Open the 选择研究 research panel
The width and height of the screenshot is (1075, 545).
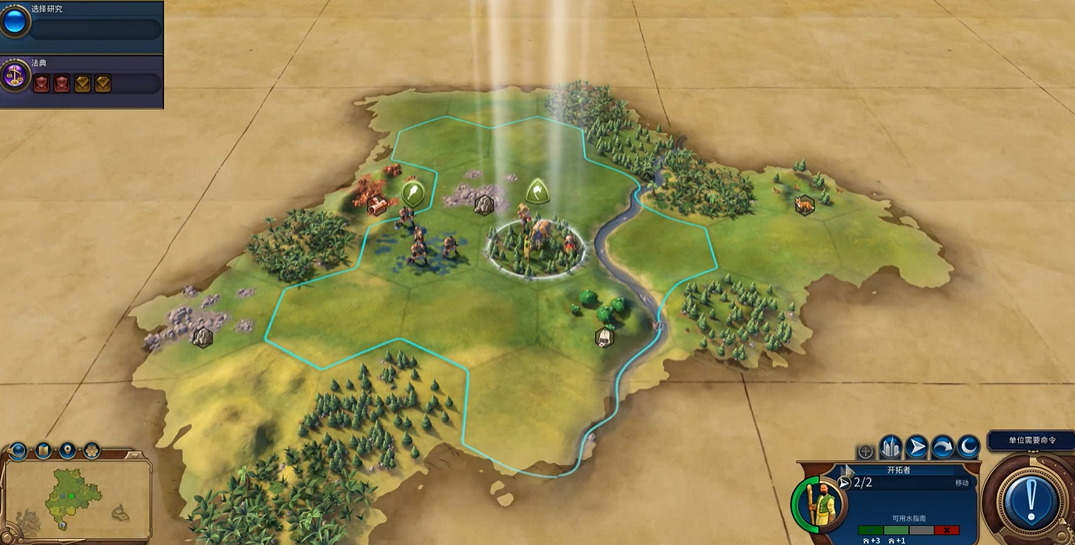80,20
